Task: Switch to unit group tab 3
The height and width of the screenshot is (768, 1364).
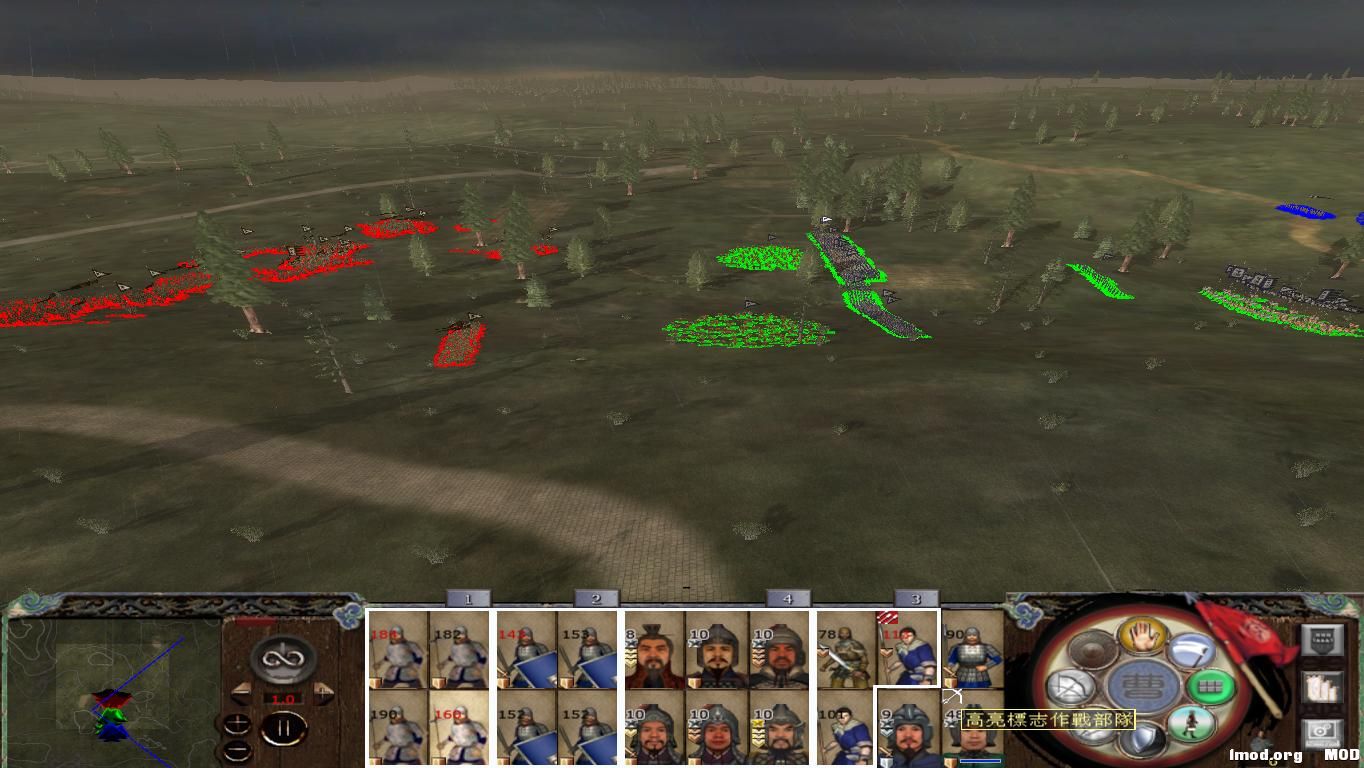Action: (914, 599)
